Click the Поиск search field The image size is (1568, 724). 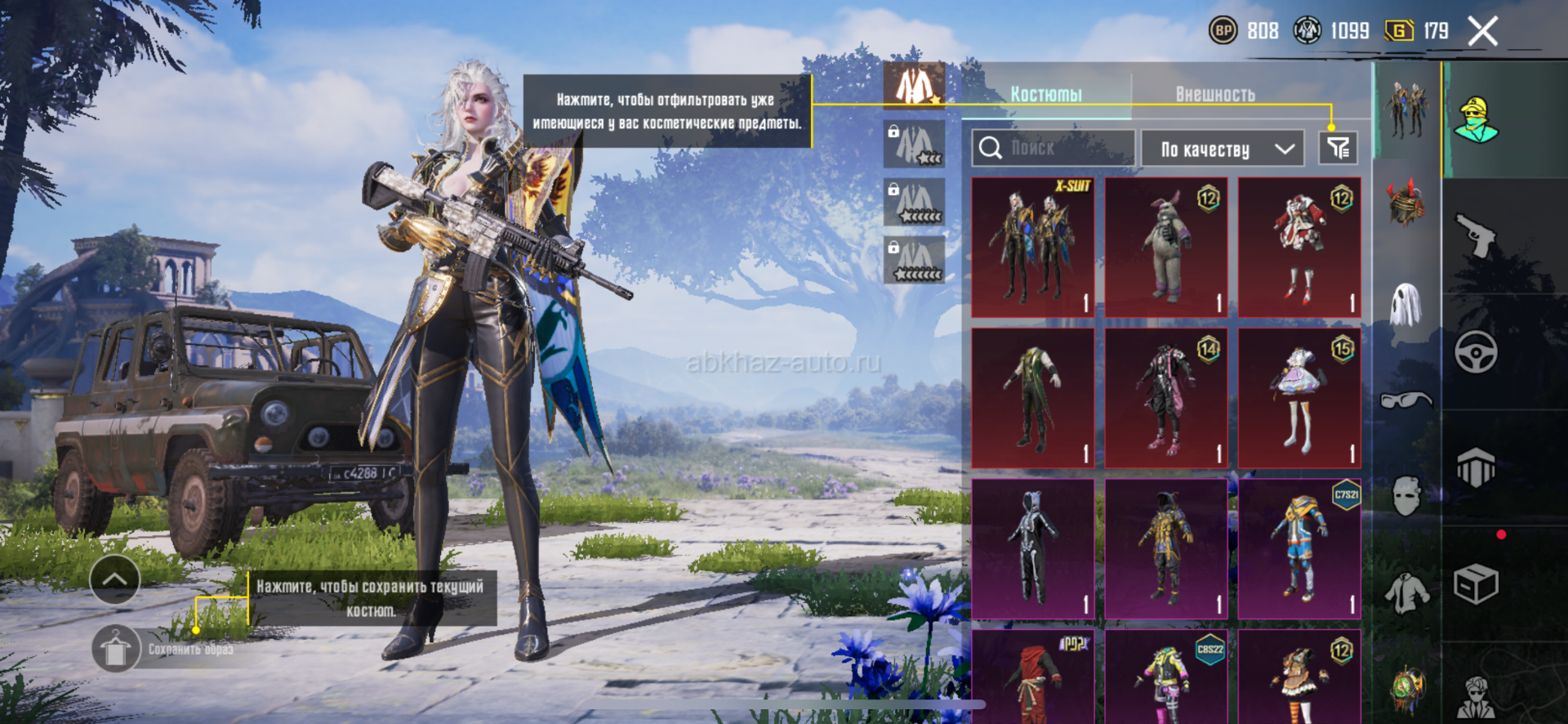click(x=1053, y=148)
